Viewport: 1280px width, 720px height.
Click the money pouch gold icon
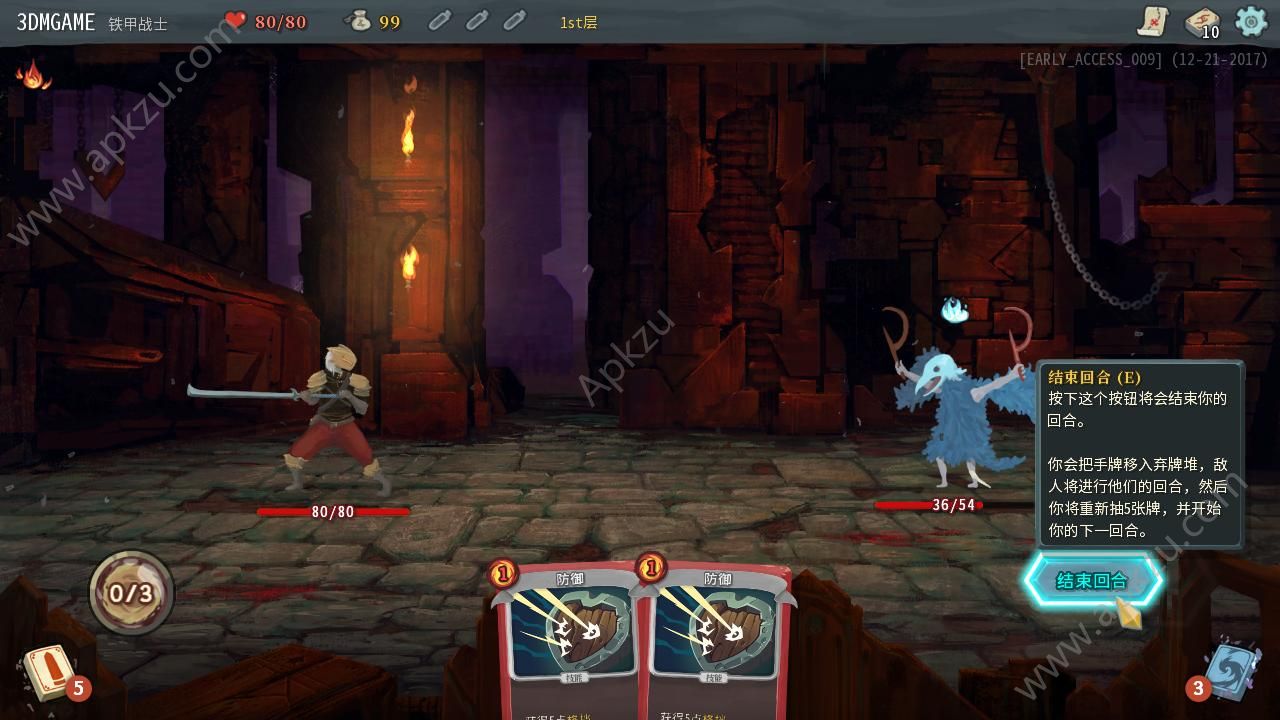click(x=360, y=20)
